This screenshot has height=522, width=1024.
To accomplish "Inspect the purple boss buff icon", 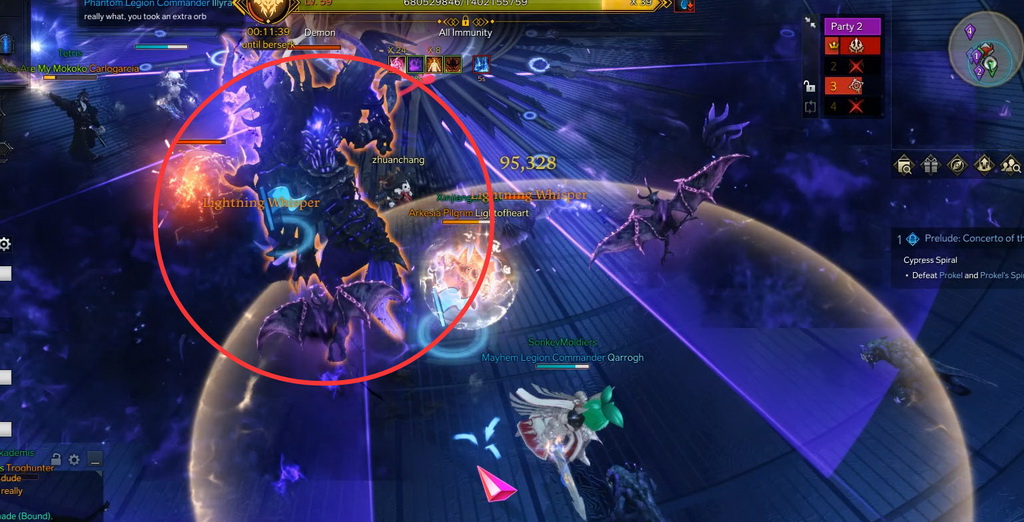I will click(414, 65).
